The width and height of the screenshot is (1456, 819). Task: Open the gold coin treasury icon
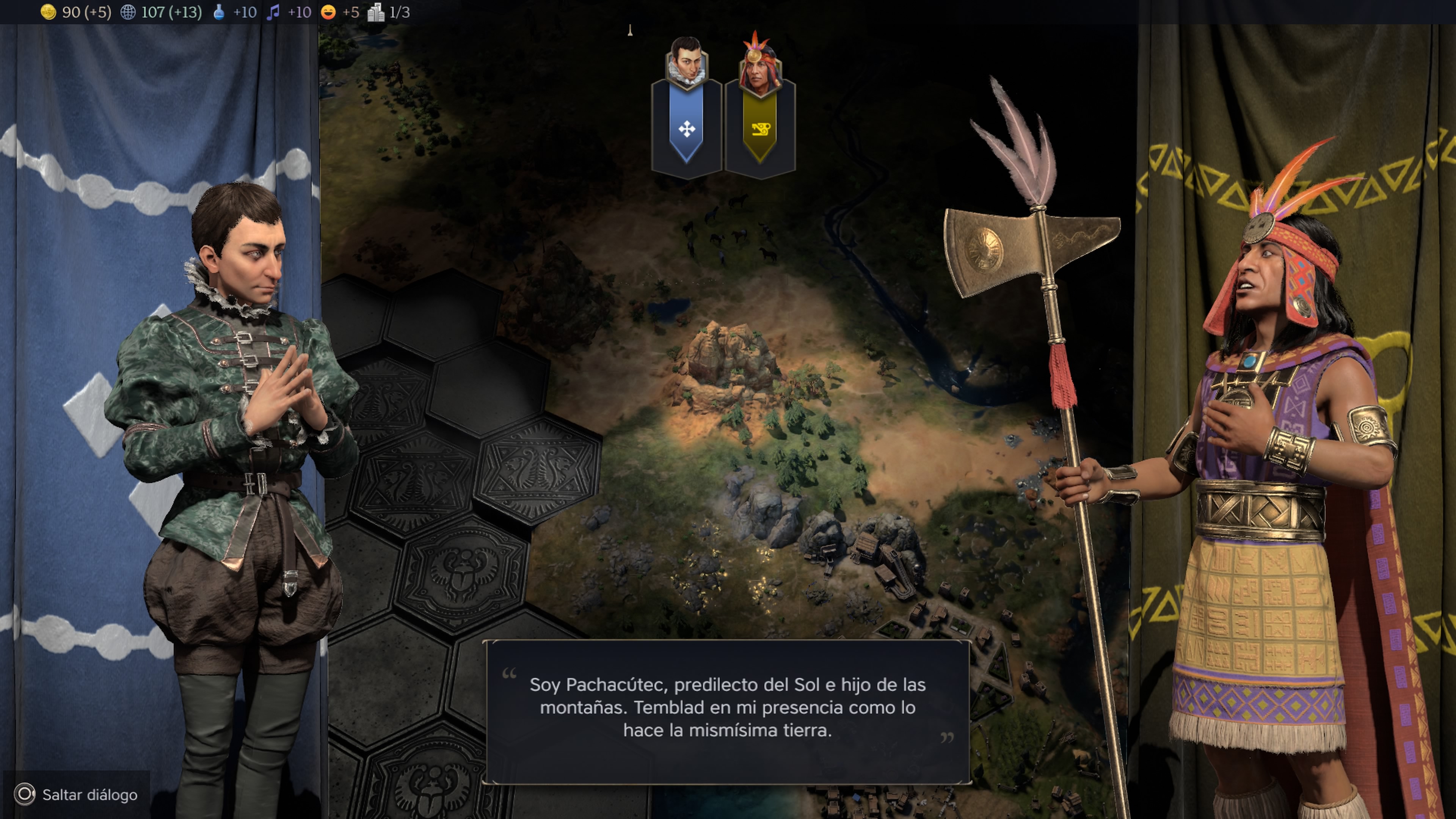click(x=49, y=12)
